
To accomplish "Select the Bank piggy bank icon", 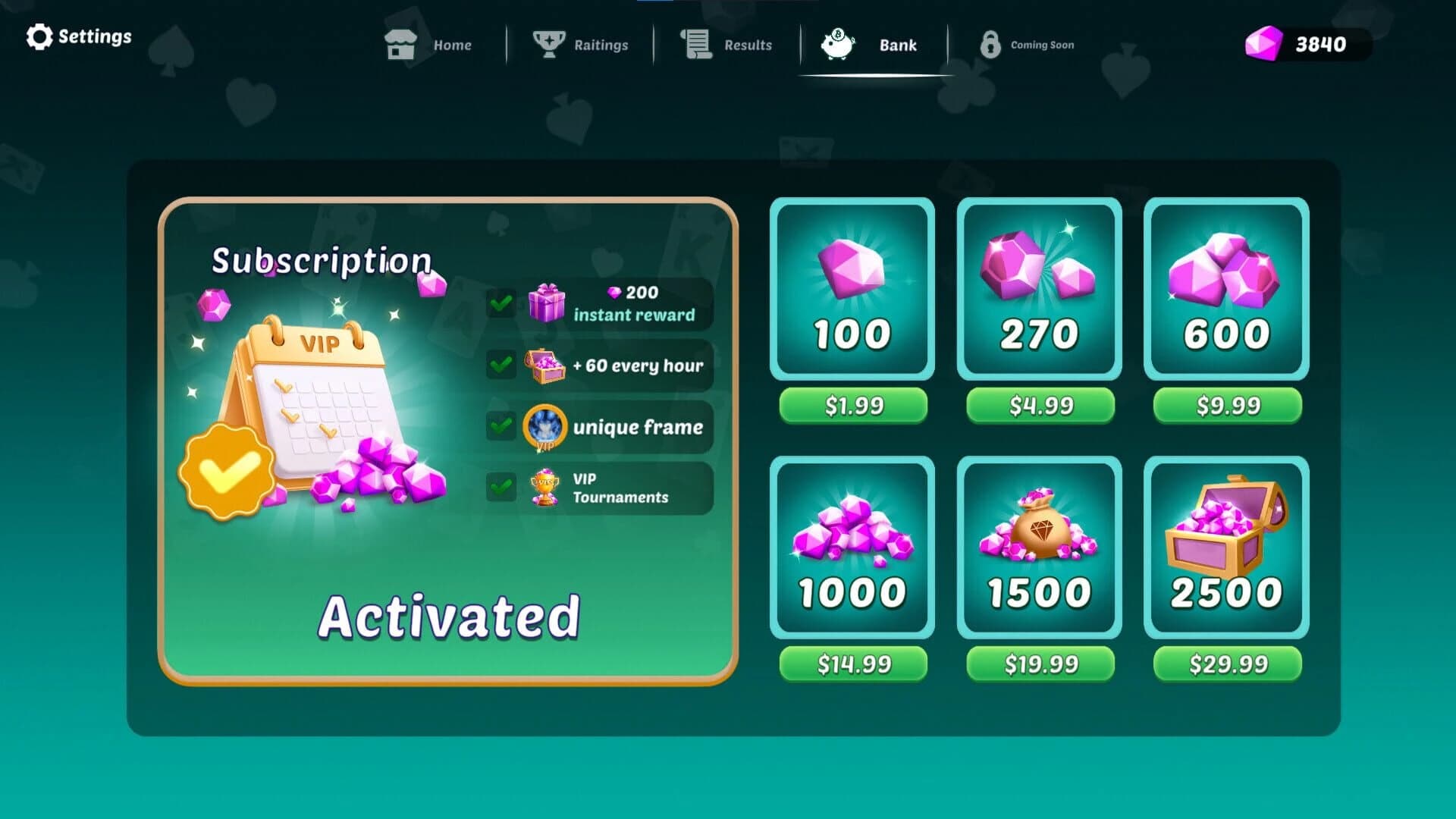I will point(836,44).
